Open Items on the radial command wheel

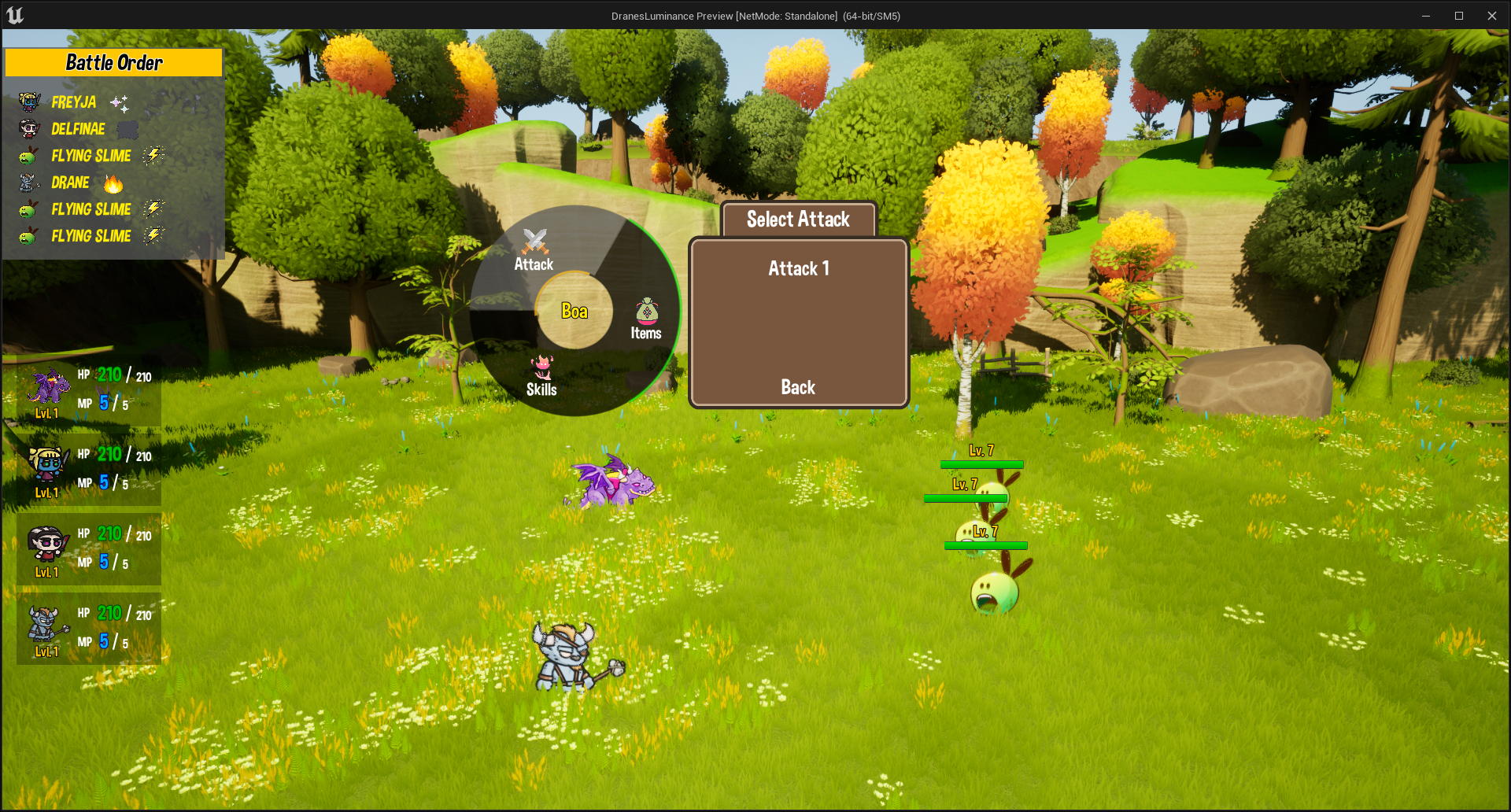pyautogui.click(x=646, y=319)
